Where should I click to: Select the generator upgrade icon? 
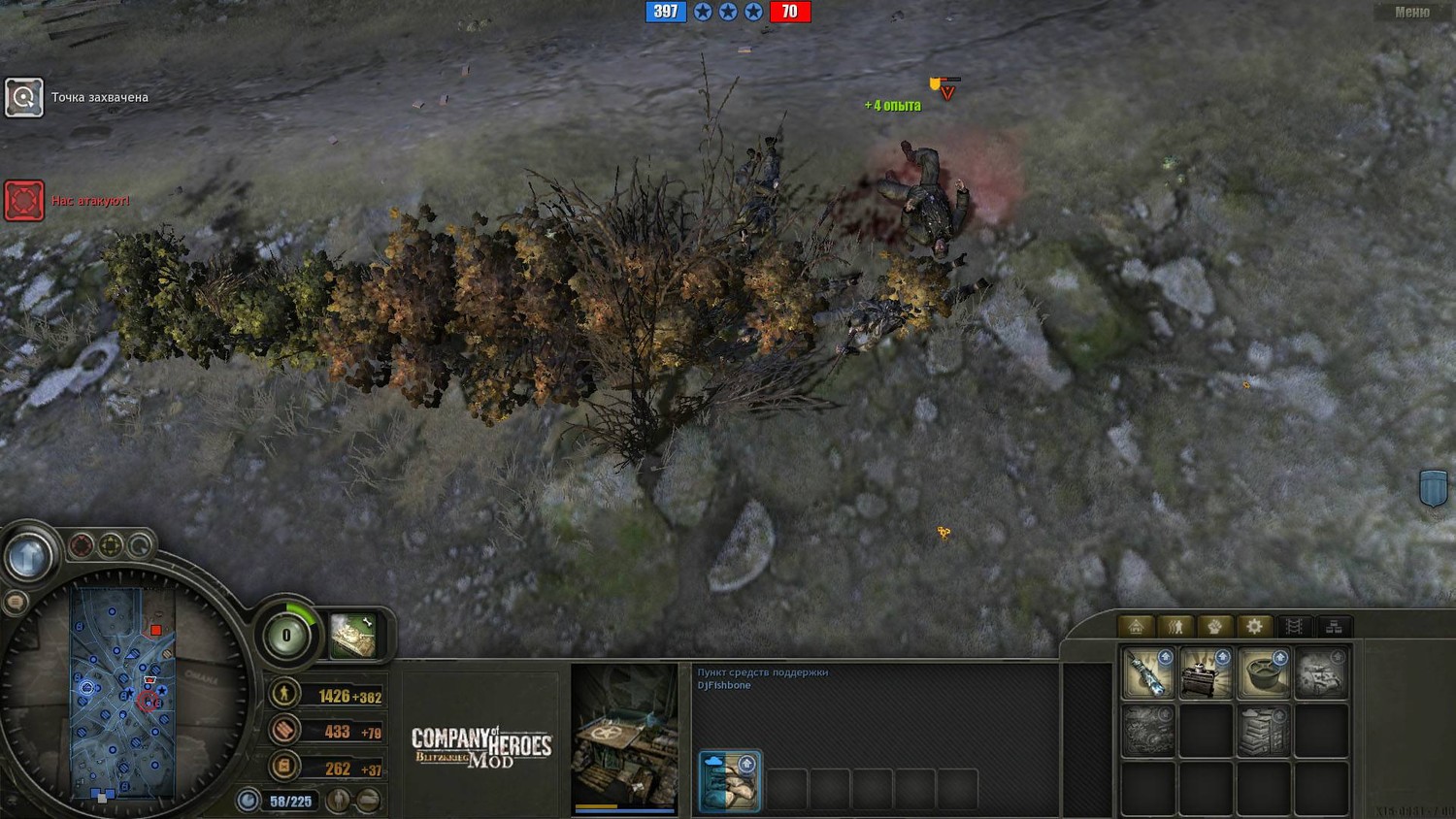click(x=1206, y=672)
